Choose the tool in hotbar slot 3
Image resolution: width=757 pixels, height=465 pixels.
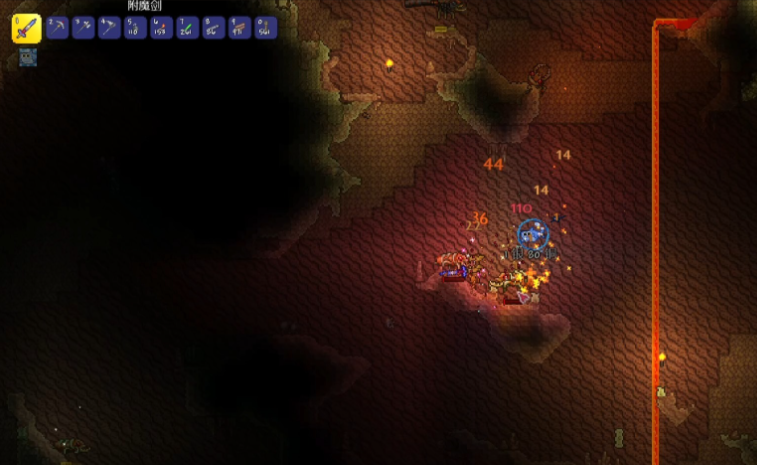point(83,28)
